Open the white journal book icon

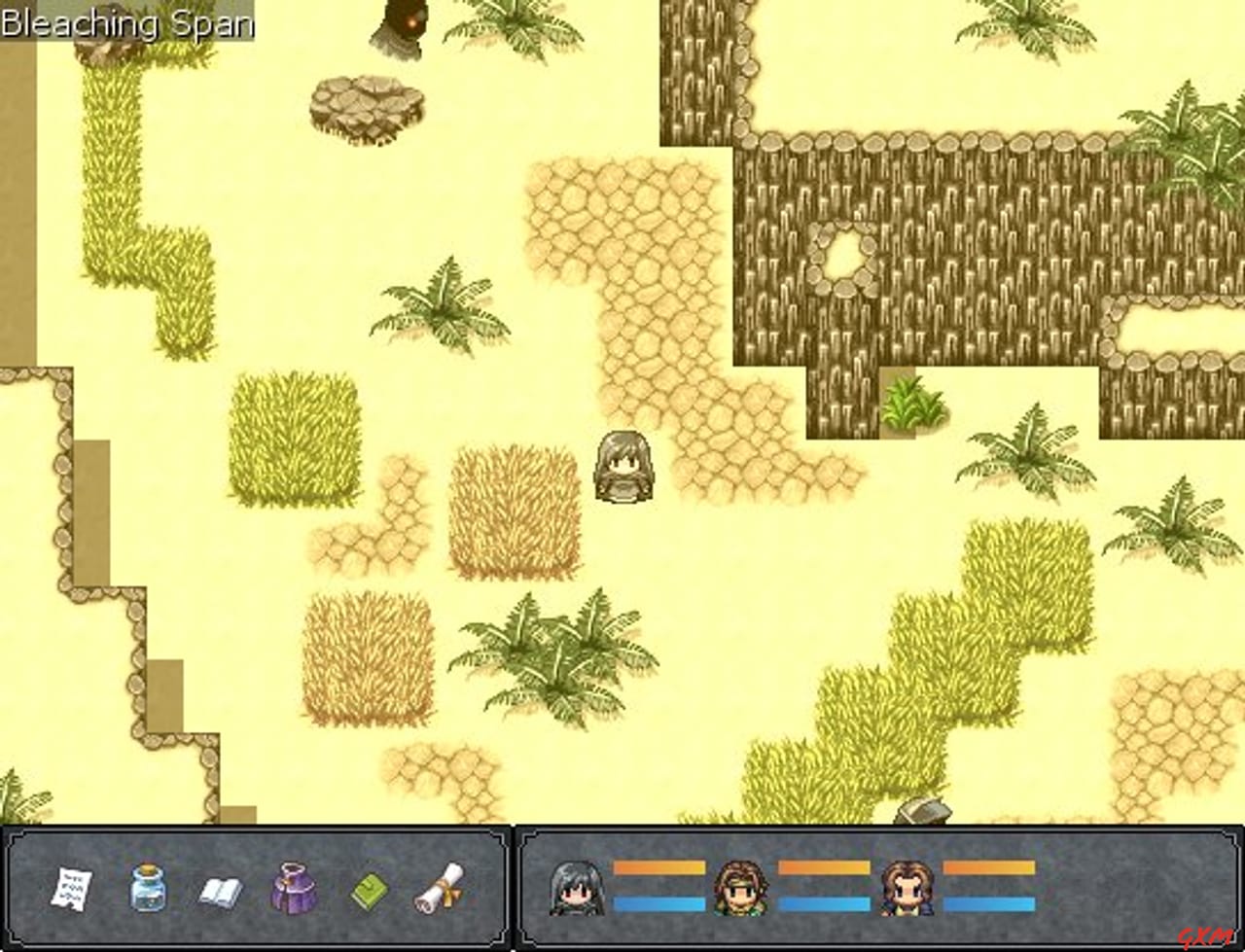click(221, 890)
